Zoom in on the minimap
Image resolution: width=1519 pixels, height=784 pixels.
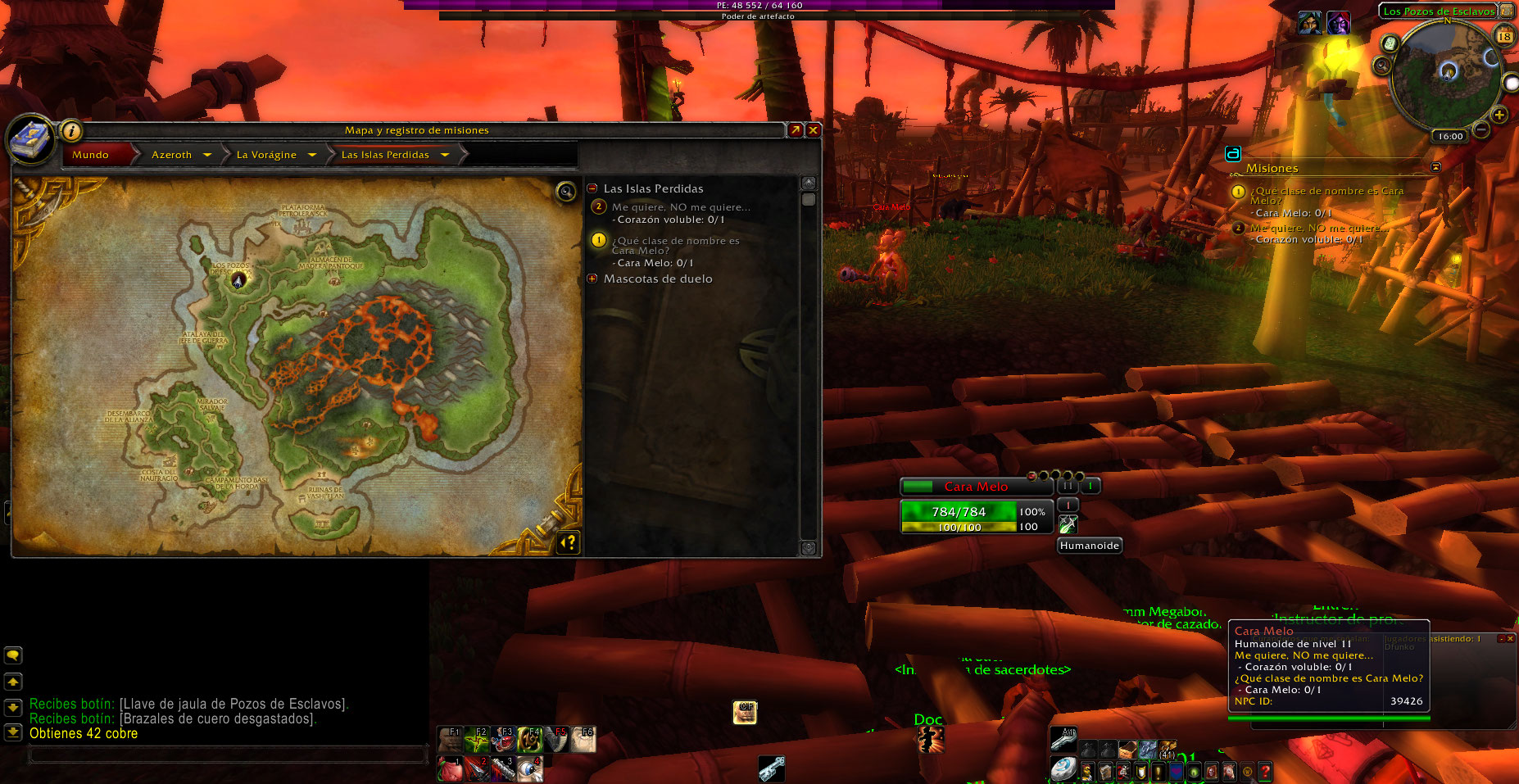pyautogui.click(x=1499, y=115)
